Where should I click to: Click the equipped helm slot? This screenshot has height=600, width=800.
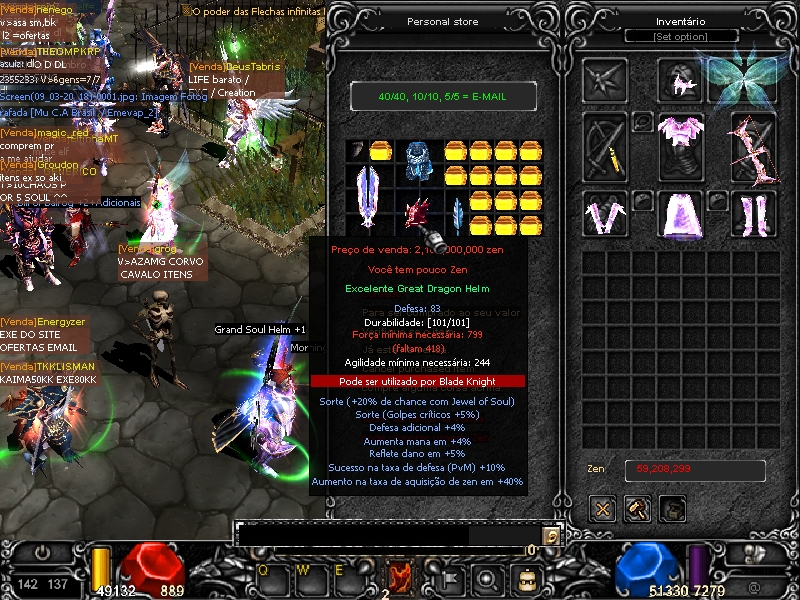(x=680, y=80)
